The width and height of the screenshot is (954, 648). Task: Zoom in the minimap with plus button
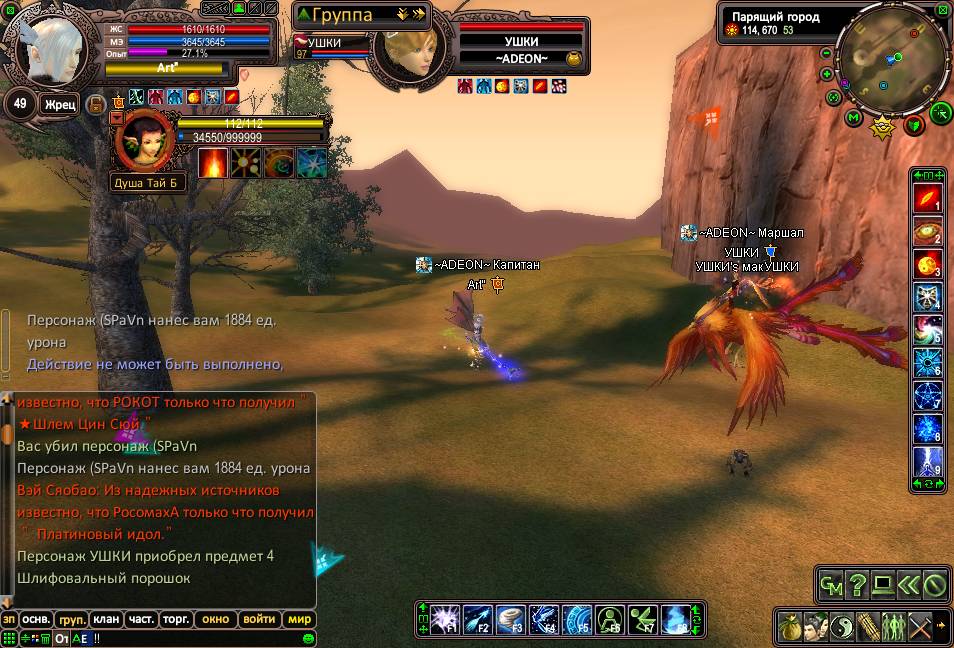tap(827, 74)
